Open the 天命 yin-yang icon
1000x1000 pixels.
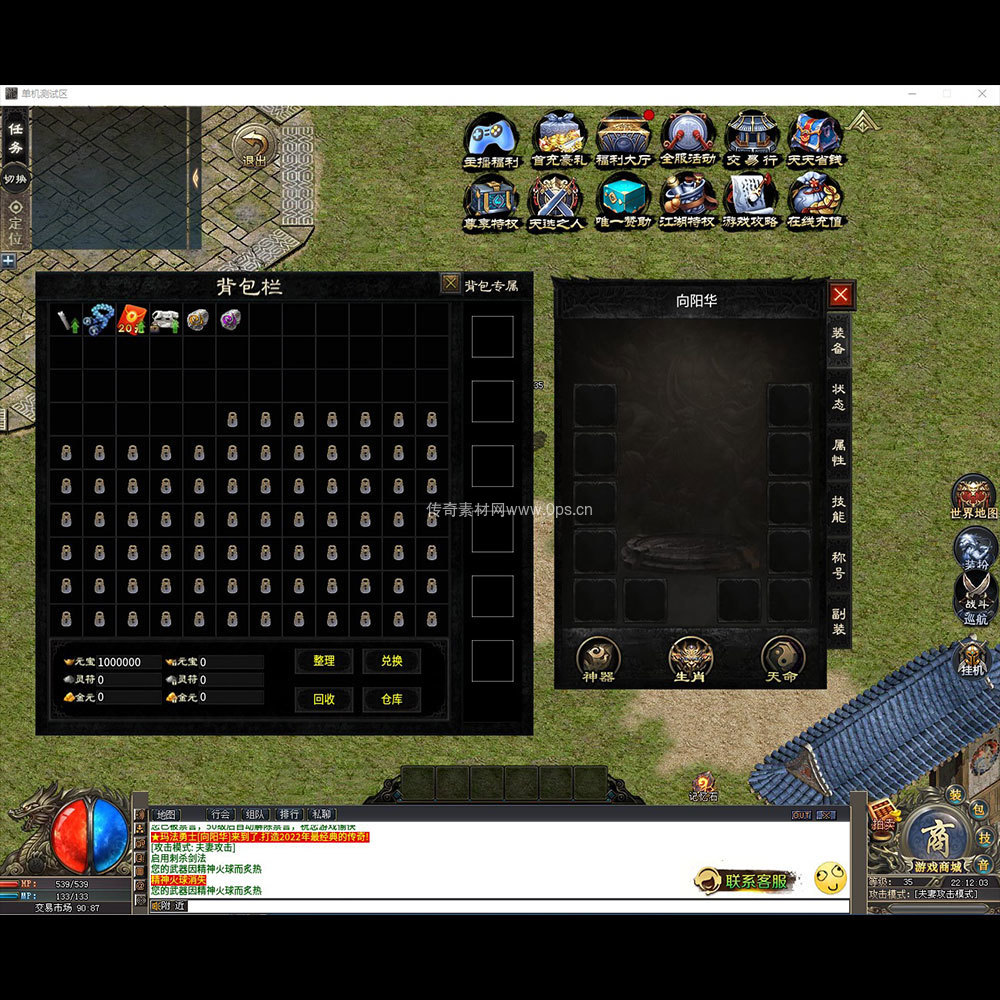click(x=782, y=659)
